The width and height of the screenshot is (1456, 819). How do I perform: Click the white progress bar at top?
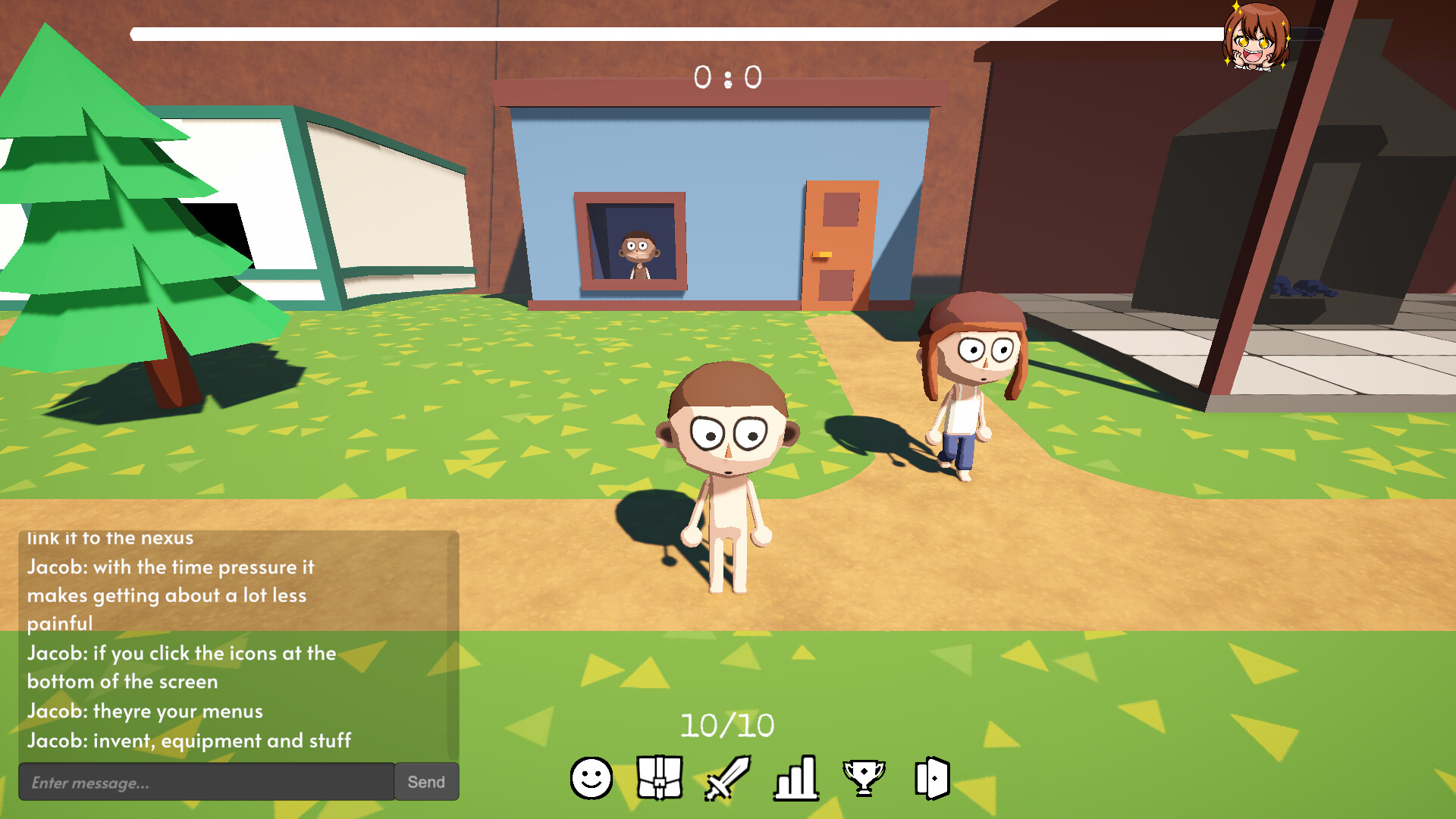(720, 32)
